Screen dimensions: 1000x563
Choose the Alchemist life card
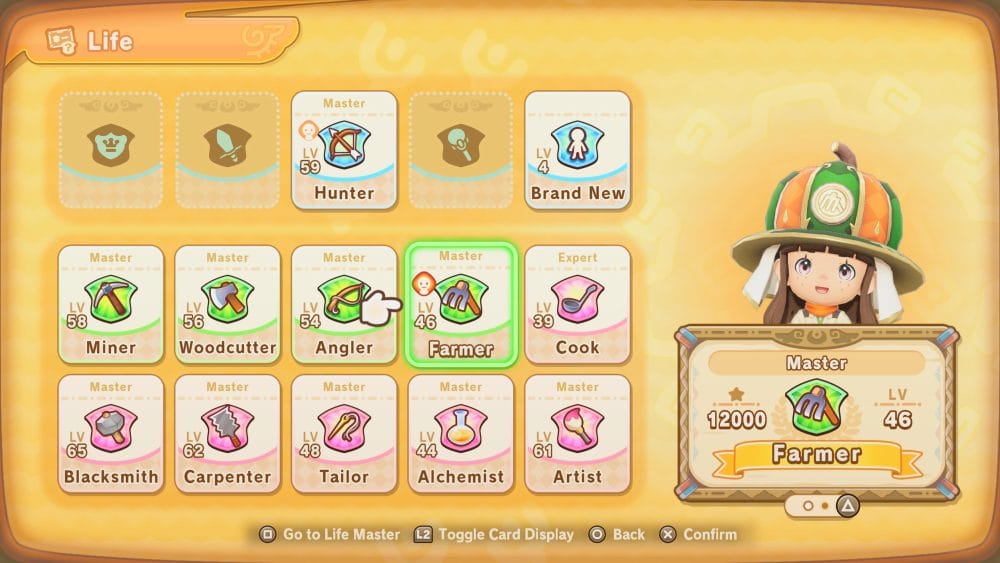point(460,433)
